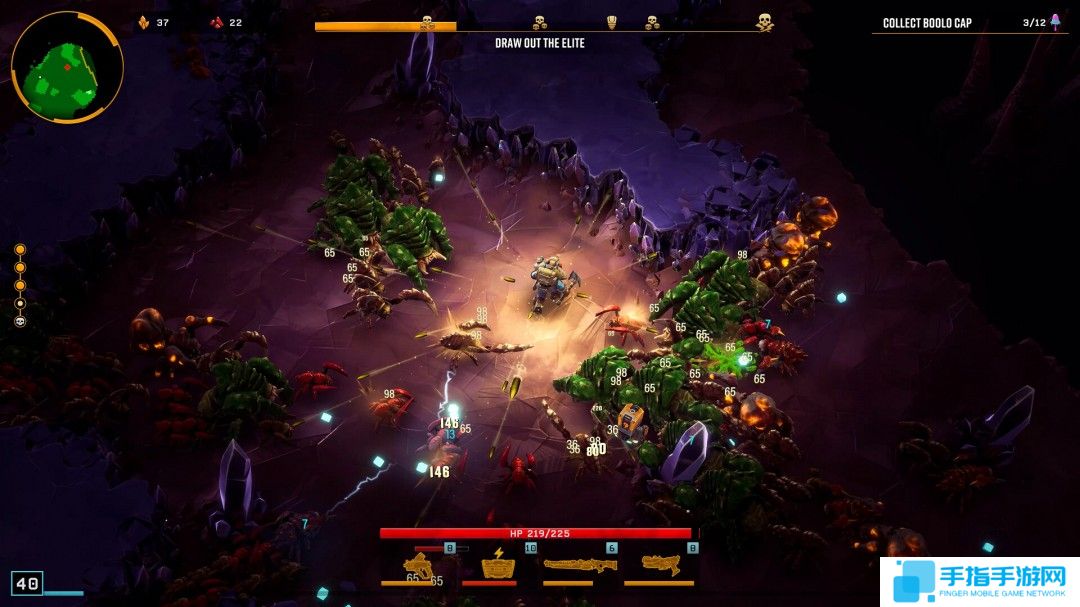Image resolution: width=1080 pixels, height=607 pixels.
Task: Click the player level 40 badge
Action: 27,583
